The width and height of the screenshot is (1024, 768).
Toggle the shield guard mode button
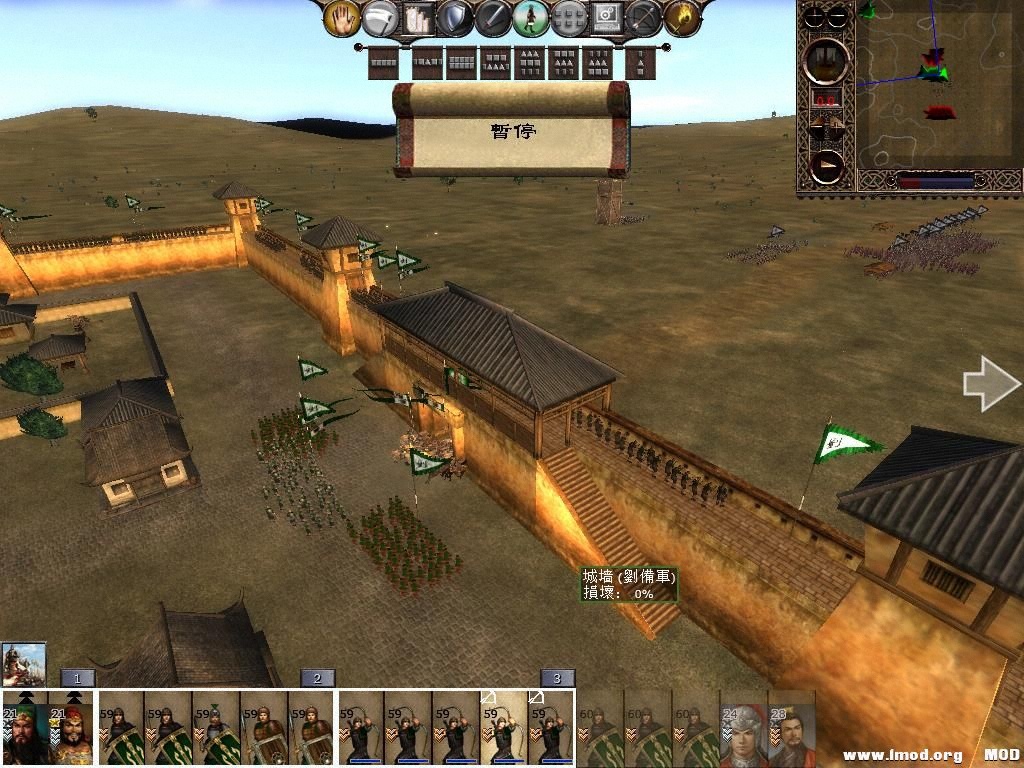(456, 17)
